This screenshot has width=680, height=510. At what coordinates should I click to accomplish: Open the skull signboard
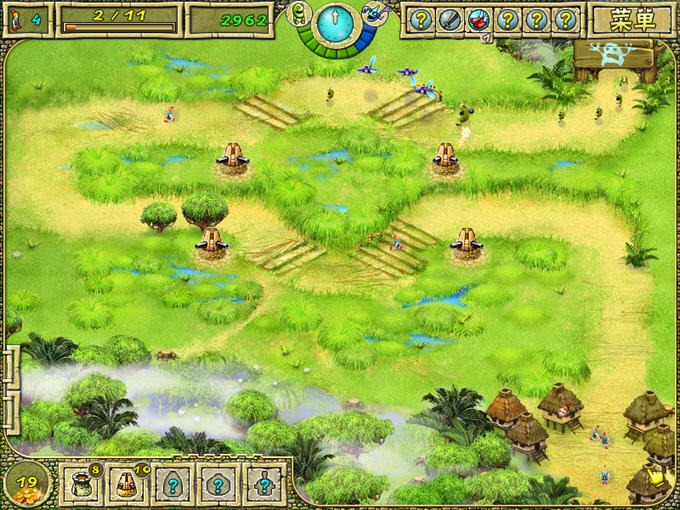coord(613,56)
